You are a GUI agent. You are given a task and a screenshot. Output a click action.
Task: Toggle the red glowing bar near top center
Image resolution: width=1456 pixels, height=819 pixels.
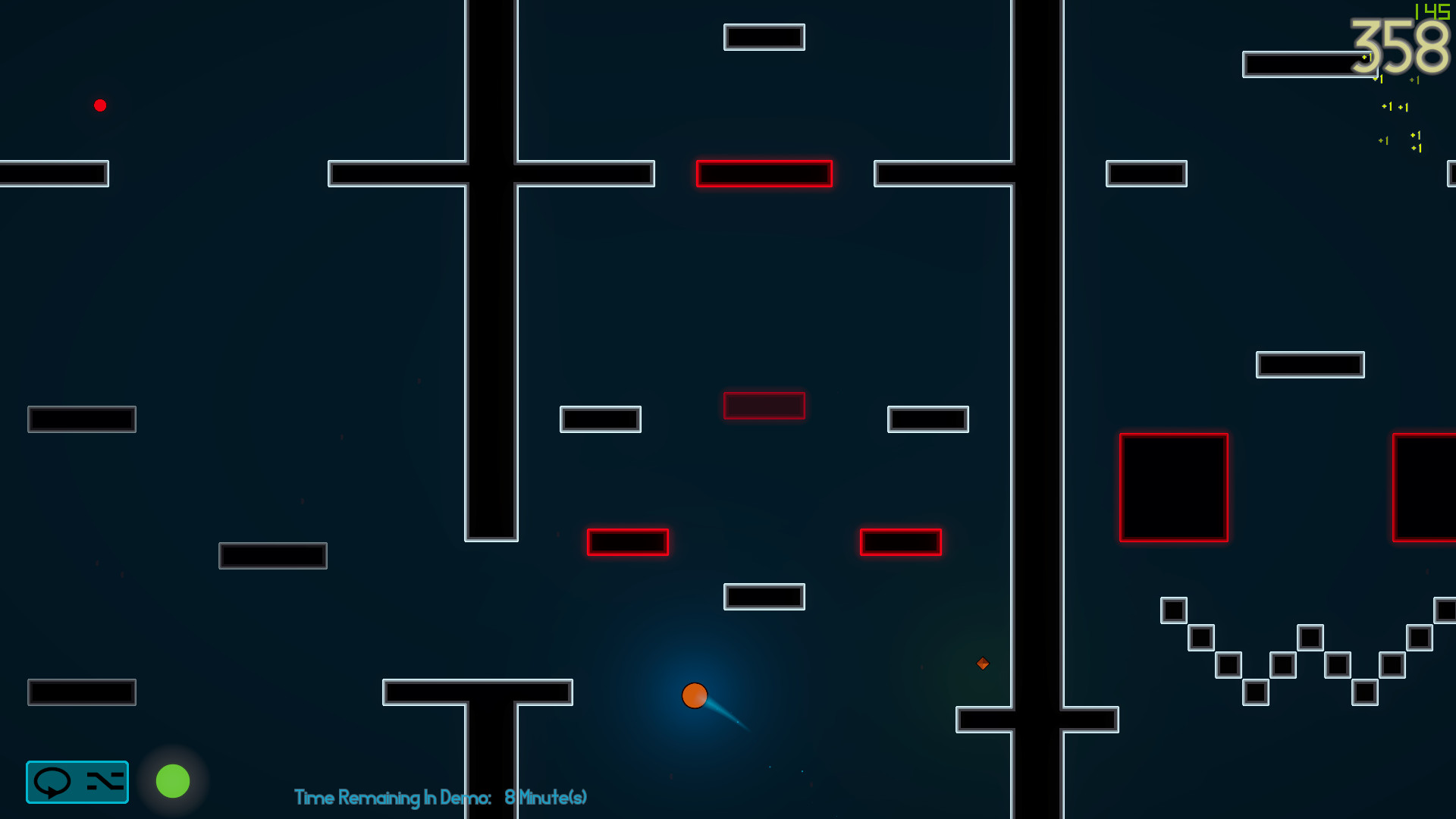tap(764, 174)
